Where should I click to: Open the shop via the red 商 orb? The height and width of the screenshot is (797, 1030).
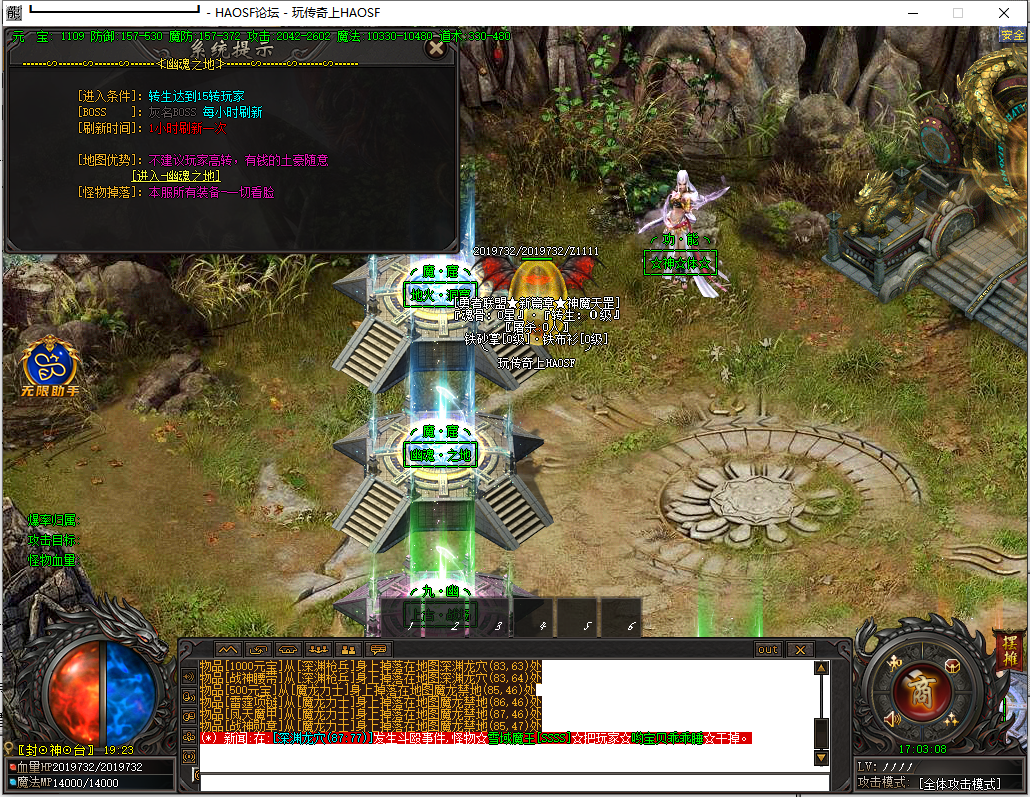tap(922, 688)
